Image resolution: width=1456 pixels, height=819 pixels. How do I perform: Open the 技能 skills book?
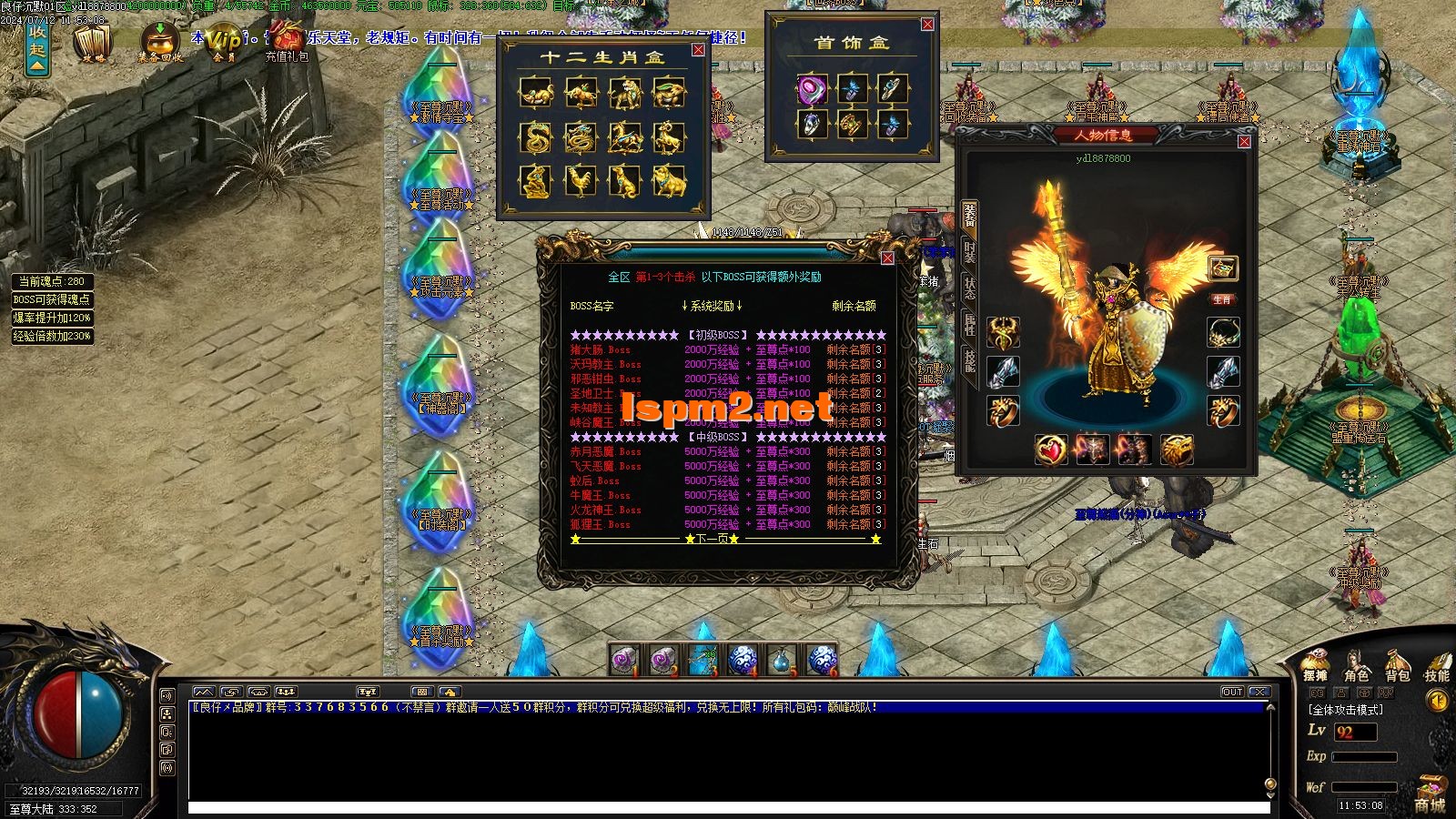[x=1438, y=667]
